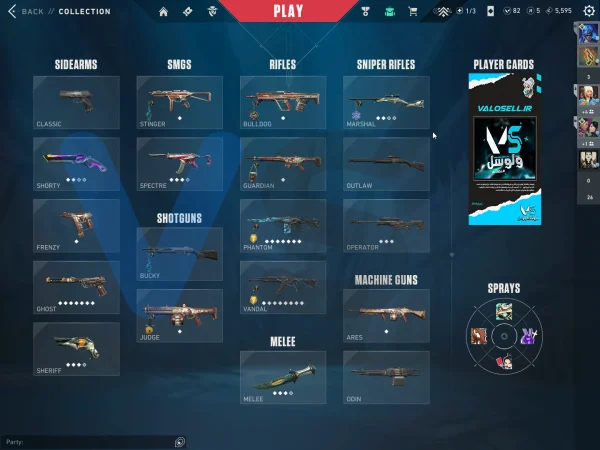Open the Phantom rifle slot
Image resolution: width=600 pixels, height=450 pixels.
[283, 225]
